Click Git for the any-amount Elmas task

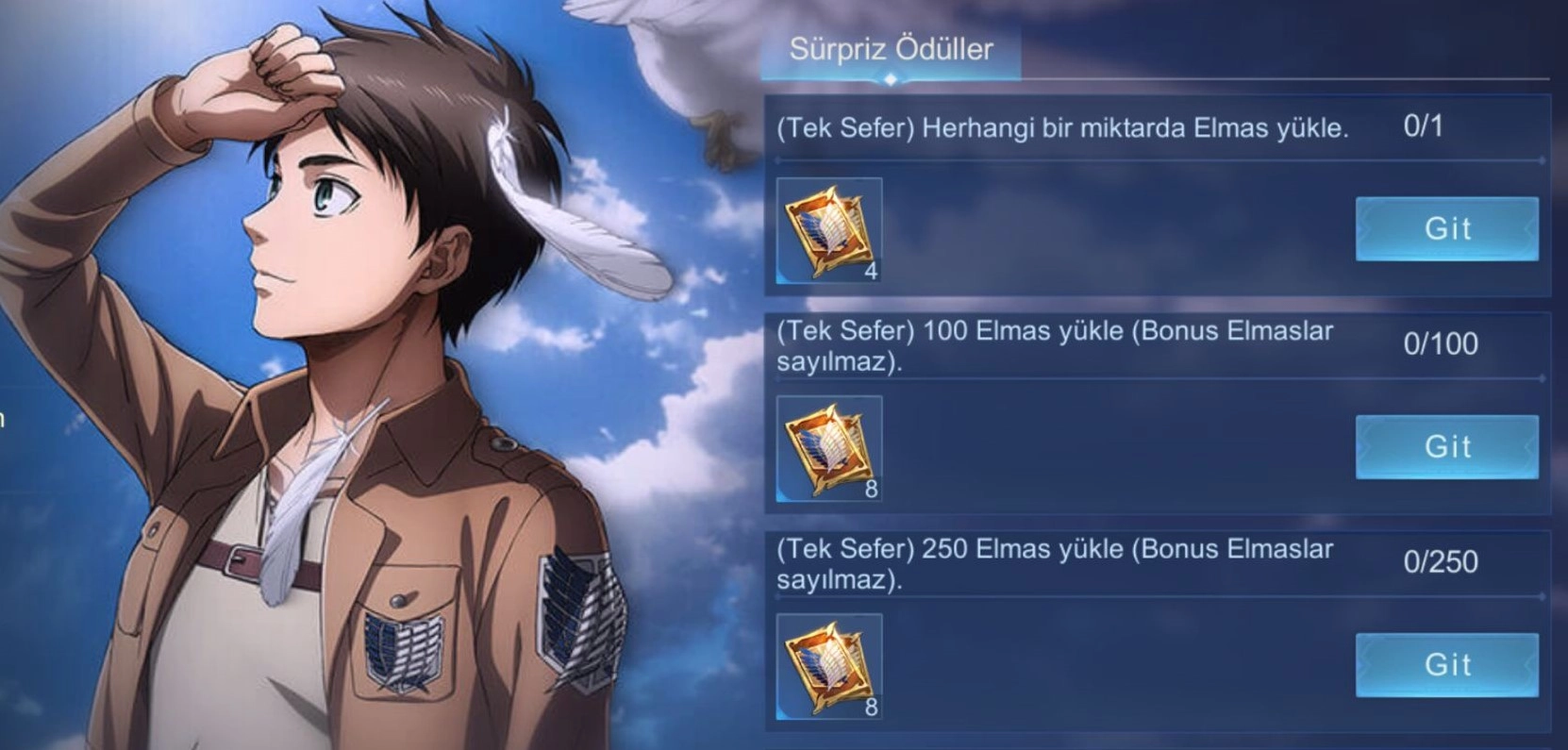coord(1446,228)
